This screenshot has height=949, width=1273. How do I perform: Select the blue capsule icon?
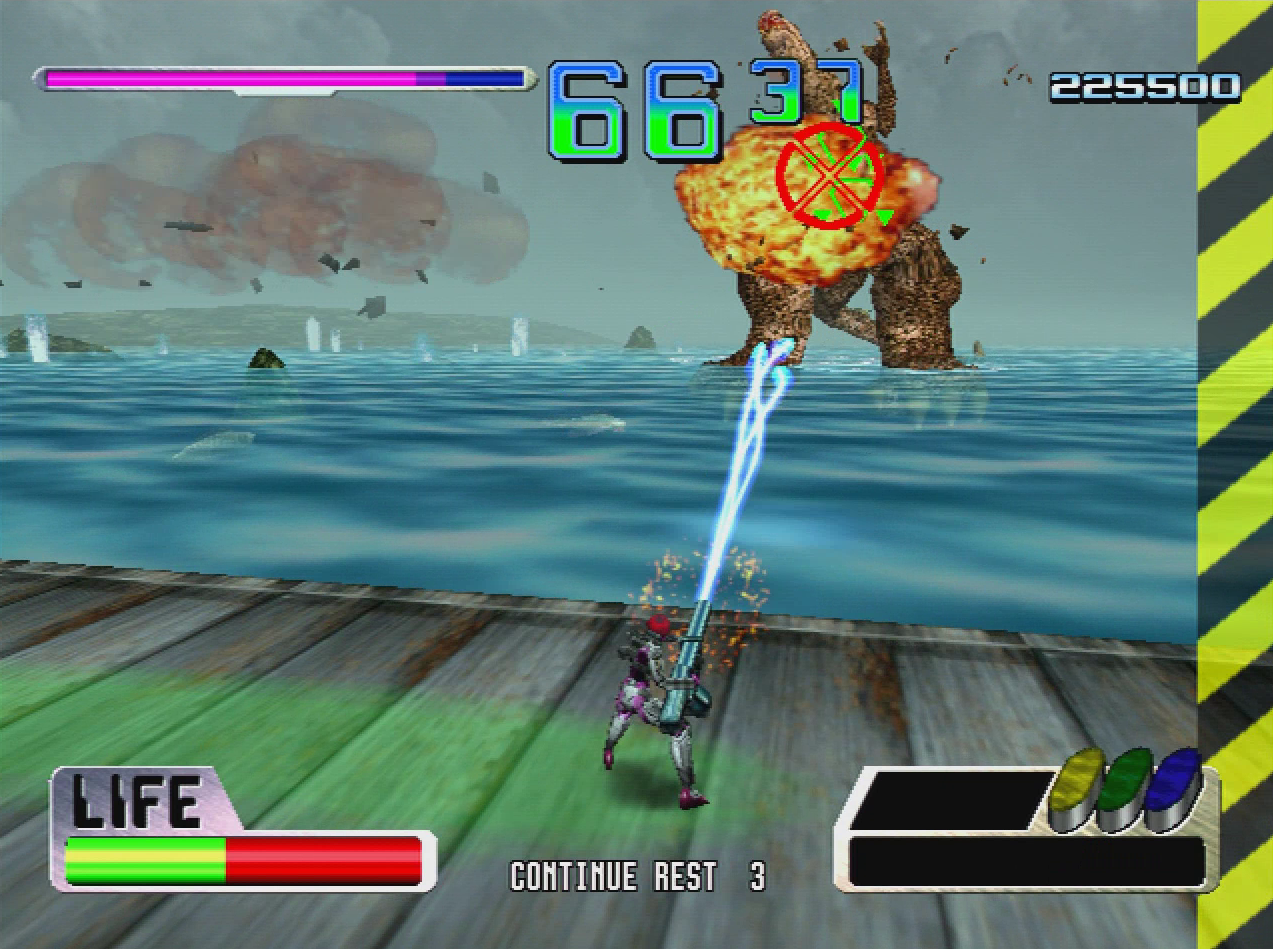click(x=1174, y=787)
